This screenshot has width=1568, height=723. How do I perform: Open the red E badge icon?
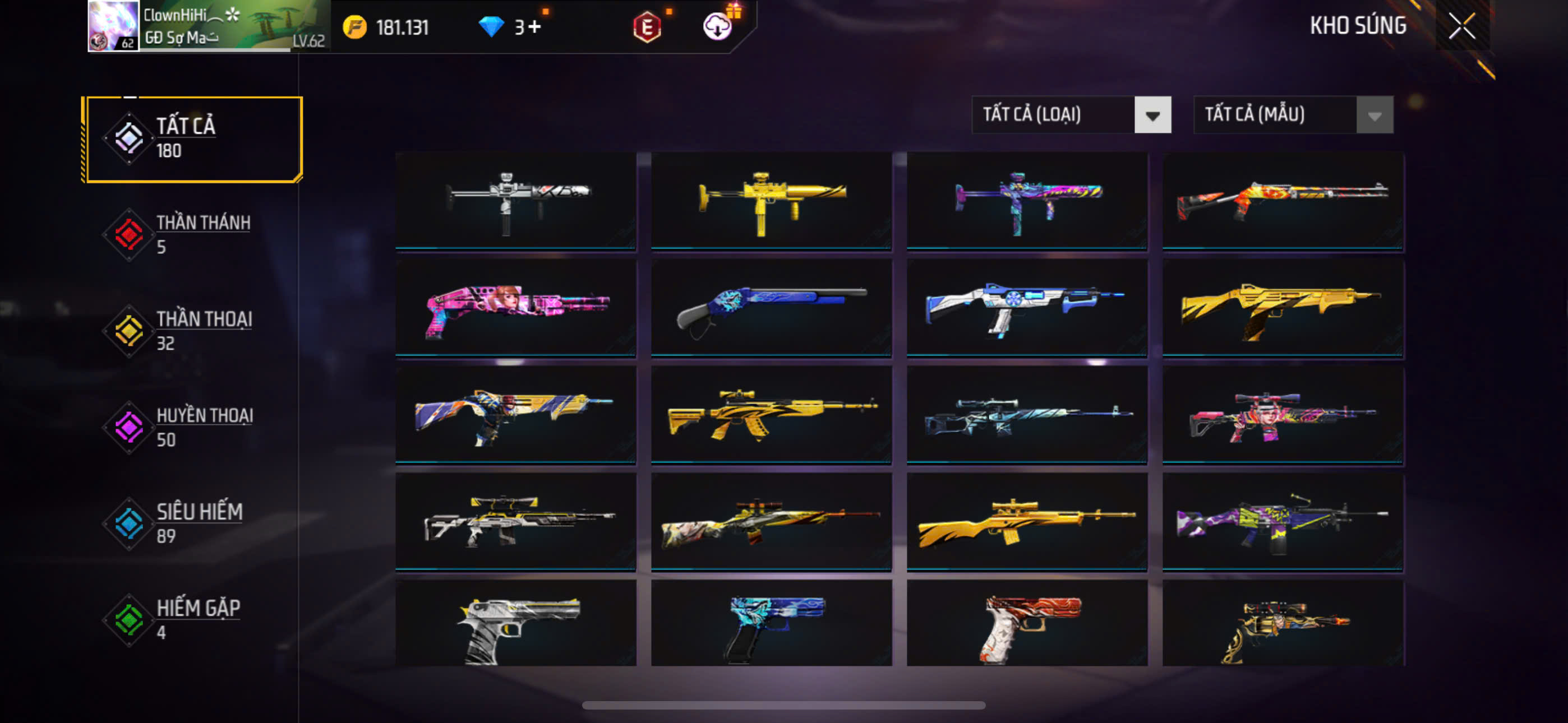click(647, 27)
